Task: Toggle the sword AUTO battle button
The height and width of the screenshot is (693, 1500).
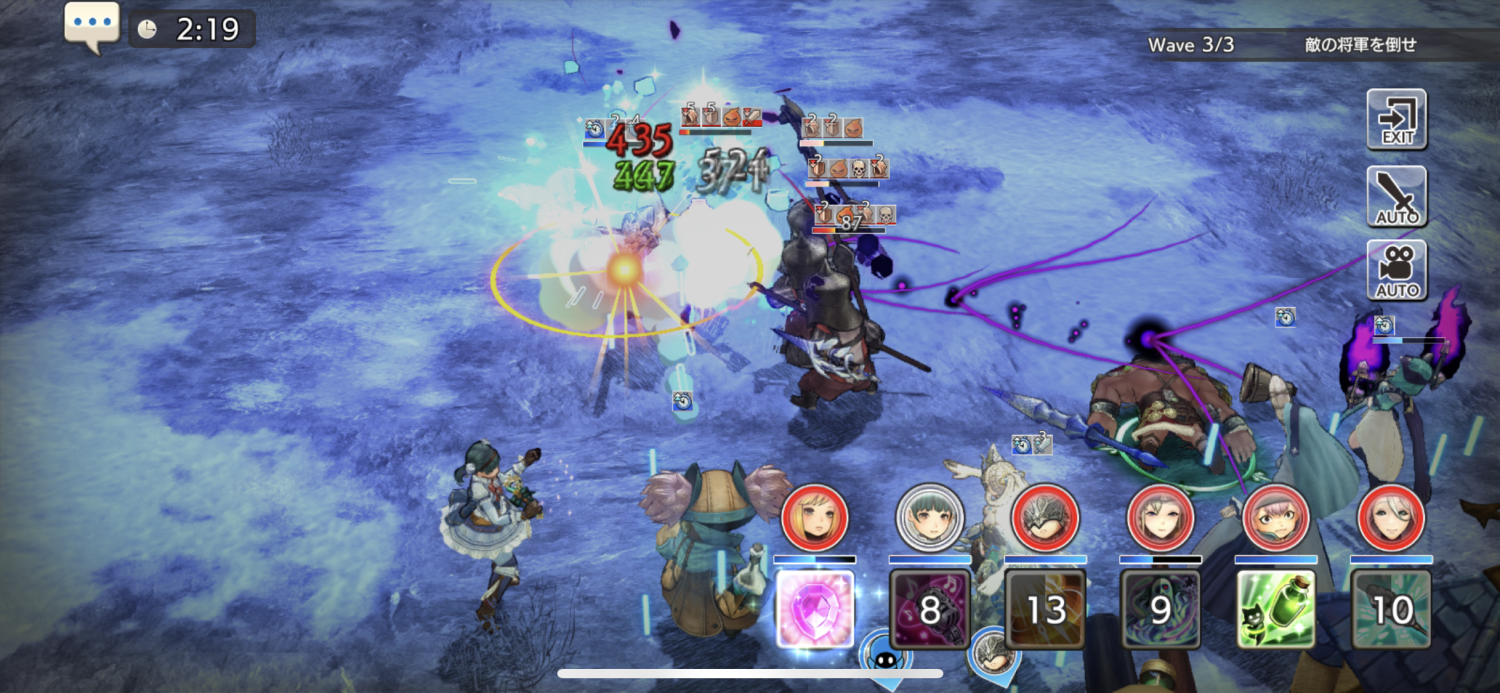Action: [x=1396, y=196]
